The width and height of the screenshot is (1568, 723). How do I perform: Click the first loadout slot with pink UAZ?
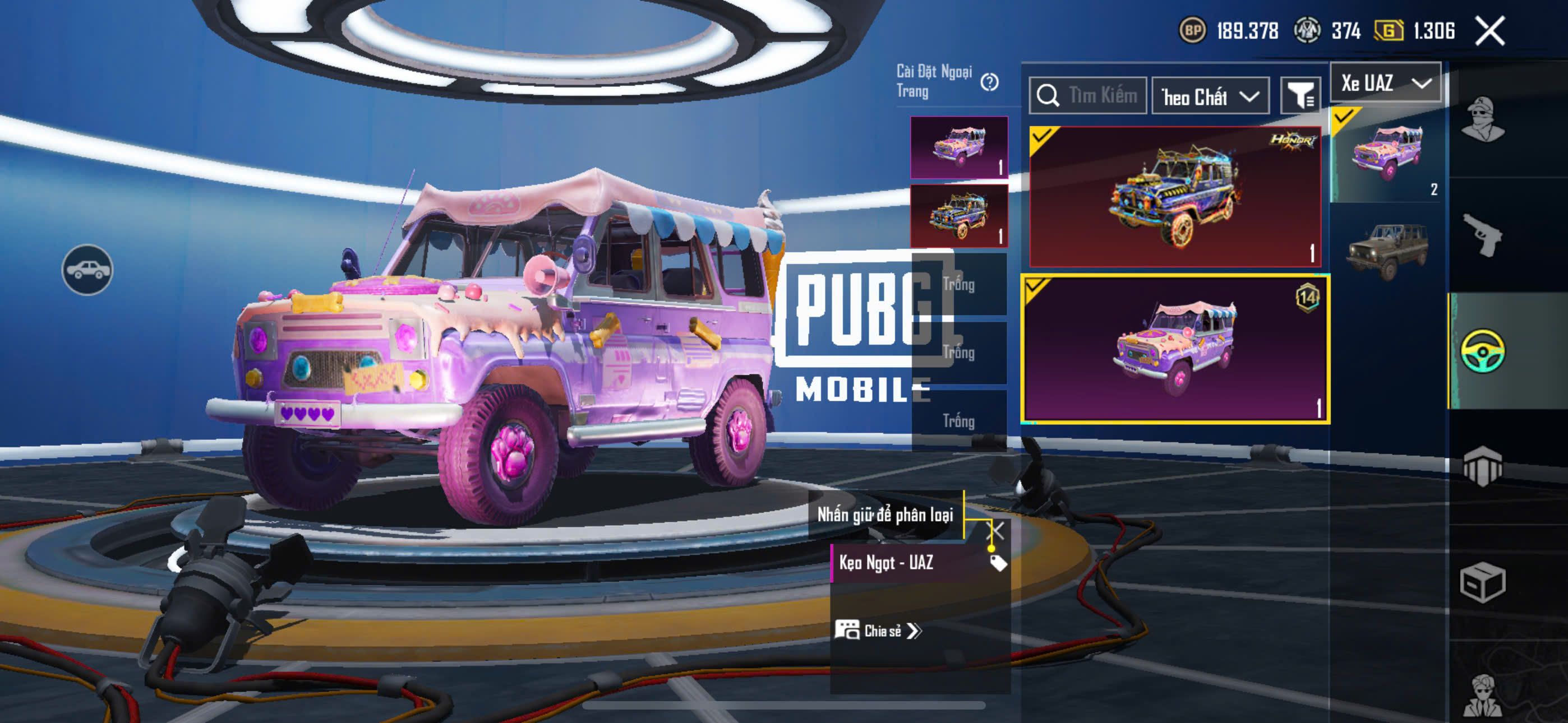pos(959,148)
